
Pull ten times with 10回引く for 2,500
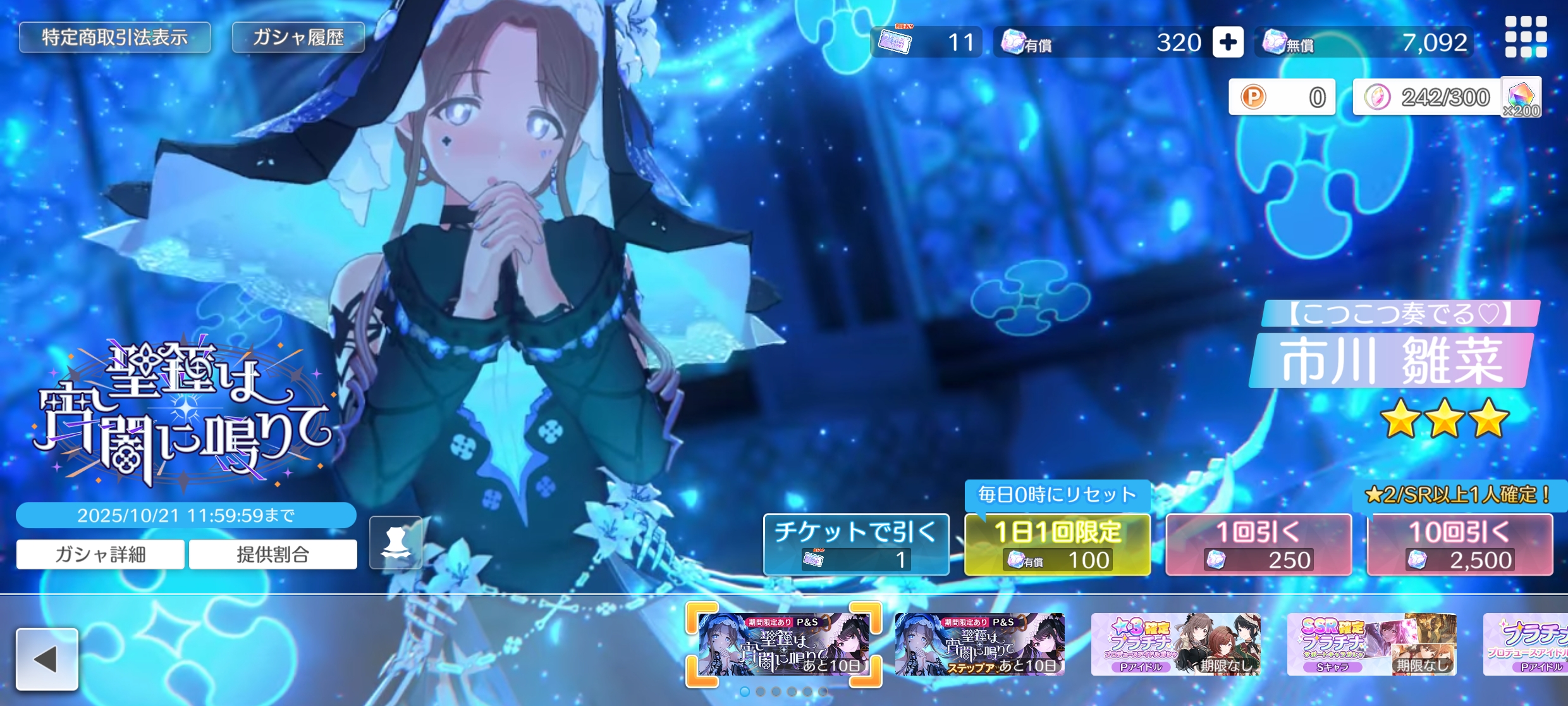[x=1459, y=544]
